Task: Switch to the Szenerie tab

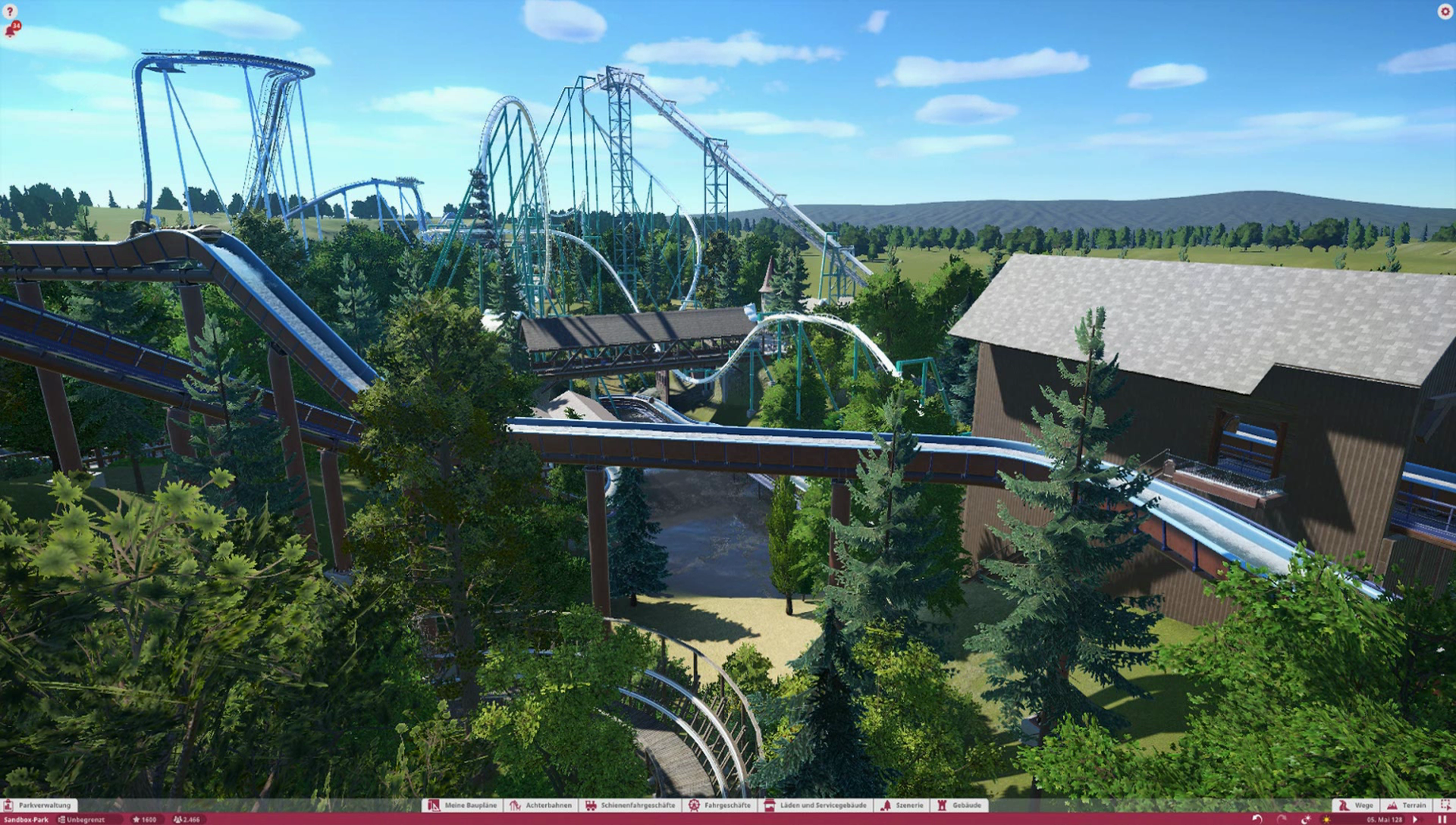Action: tap(902, 805)
